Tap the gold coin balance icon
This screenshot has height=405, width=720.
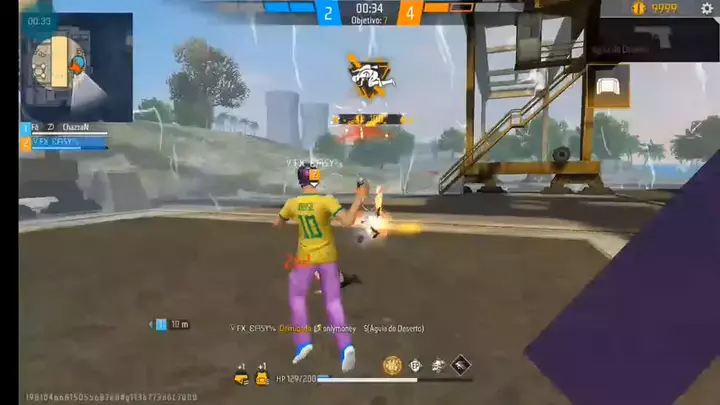pyautogui.click(x=638, y=9)
